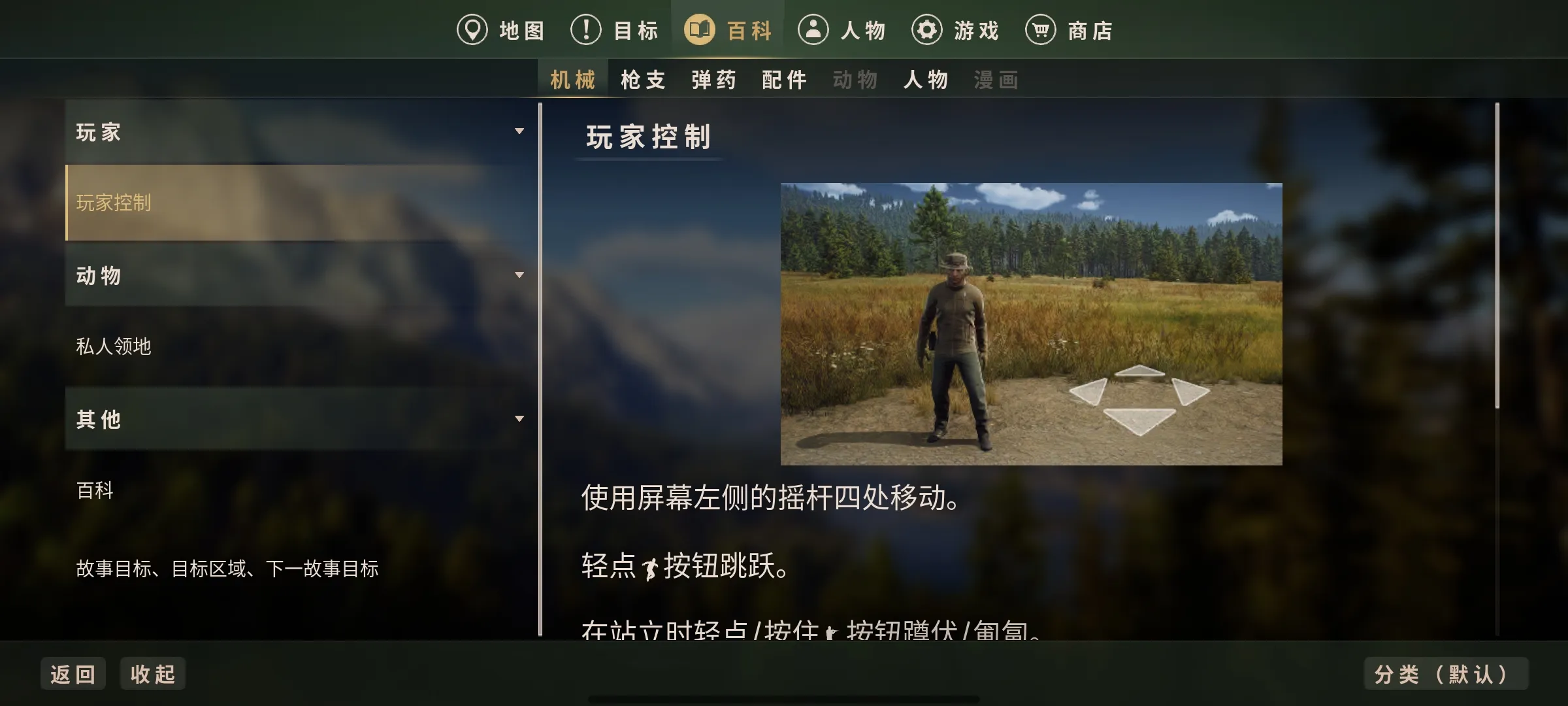Click the objectives exclamation icon
The width and height of the screenshot is (1568, 706).
pos(586,29)
